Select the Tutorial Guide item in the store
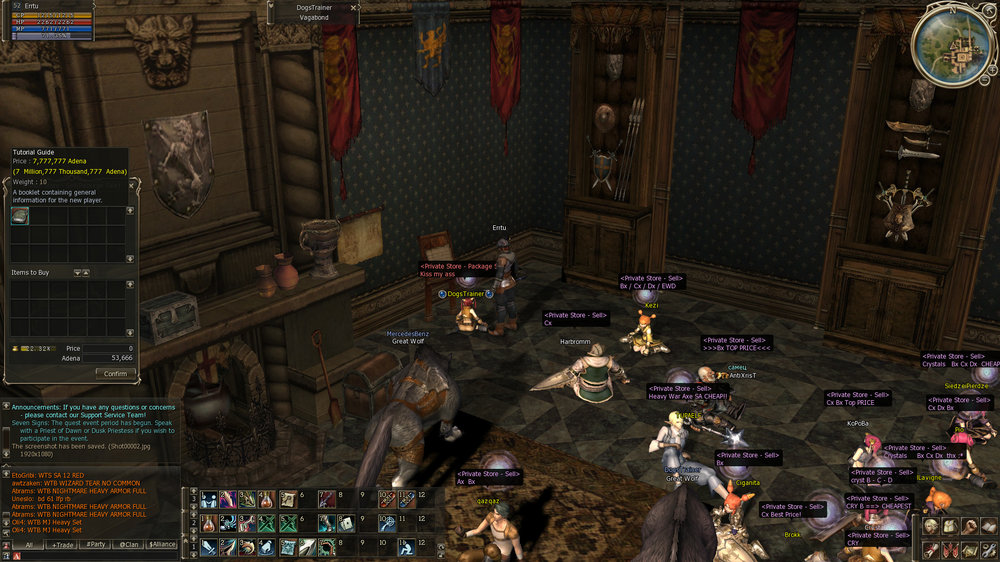 [20, 215]
